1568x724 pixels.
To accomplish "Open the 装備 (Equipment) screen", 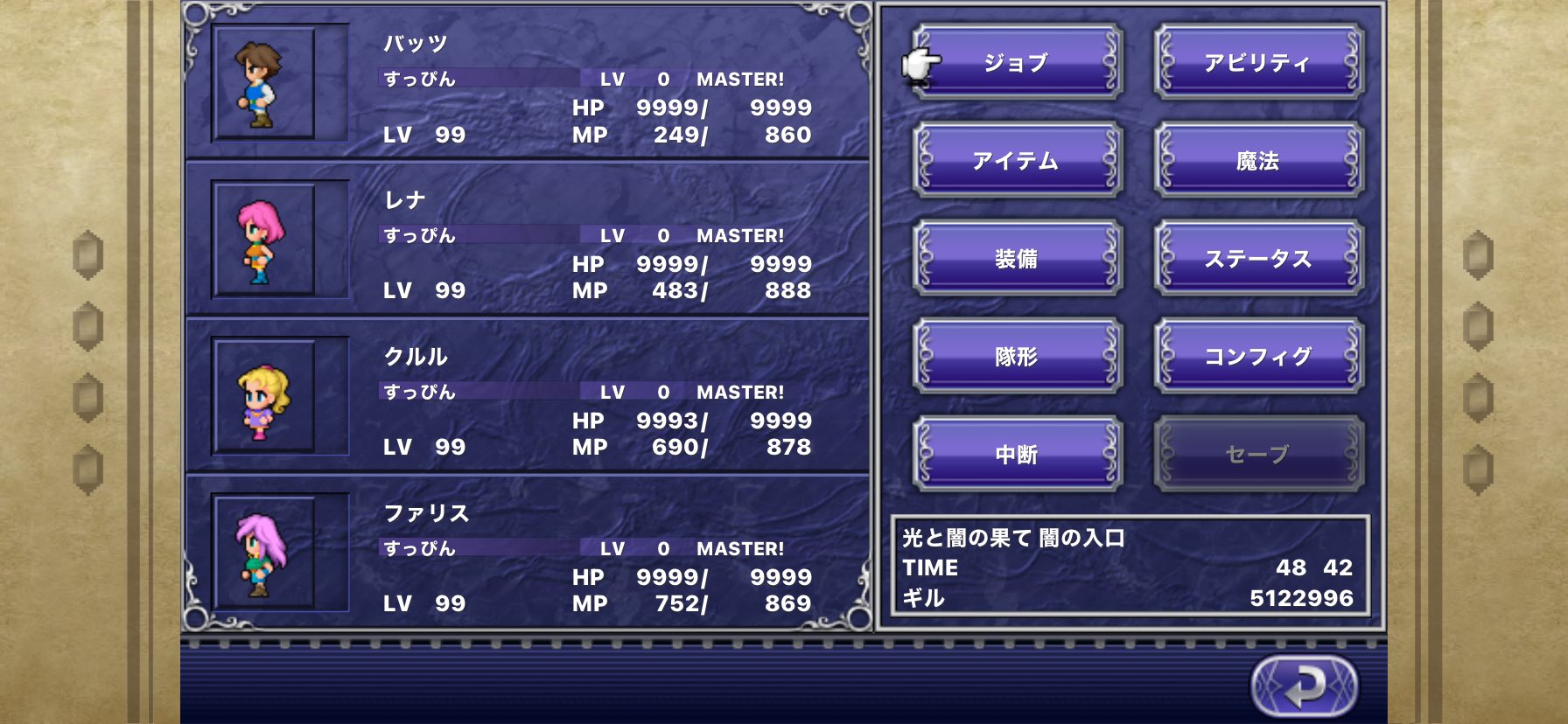I will (x=1017, y=258).
